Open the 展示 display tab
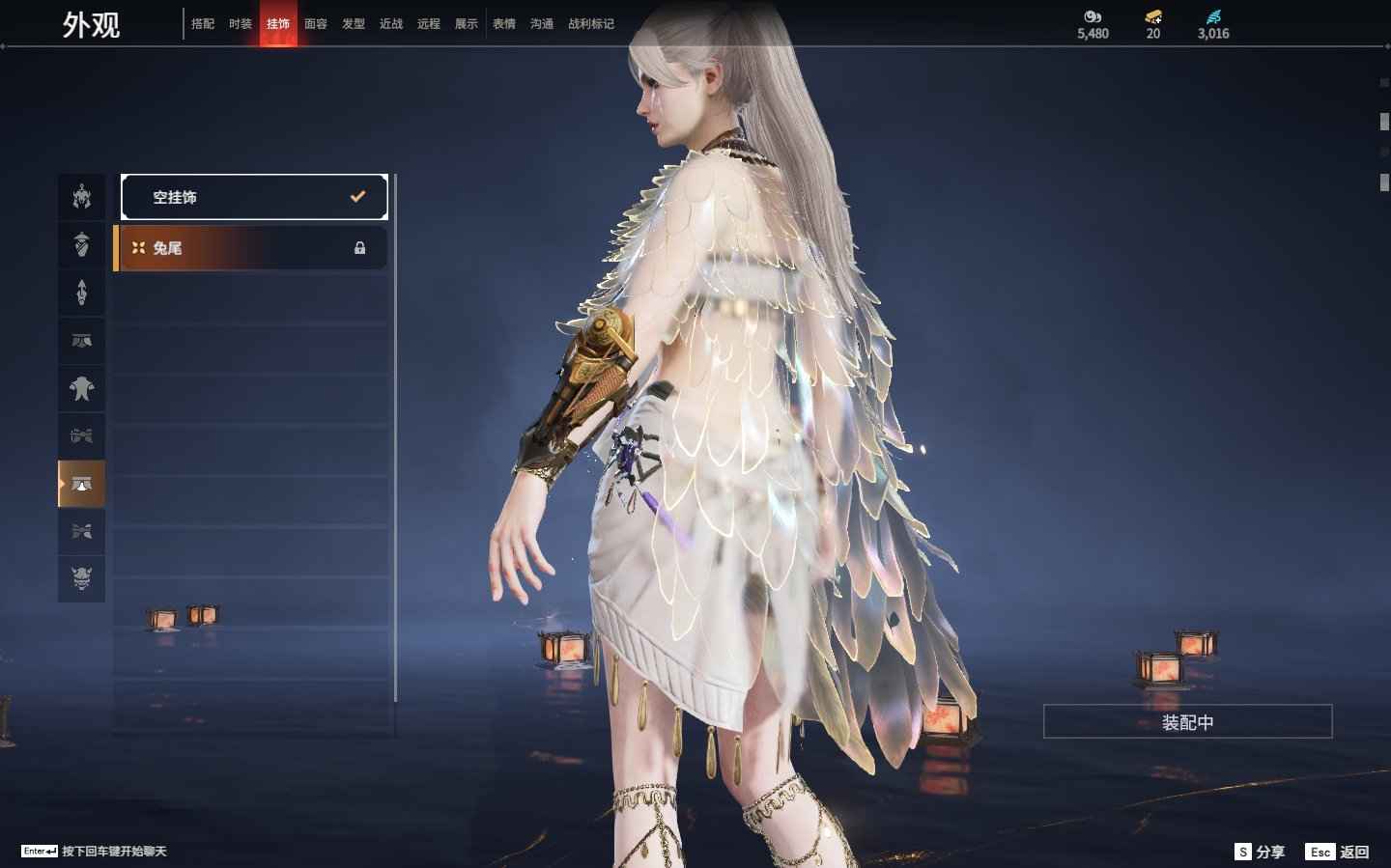The width and height of the screenshot is (1391, 868). (467, 24)
